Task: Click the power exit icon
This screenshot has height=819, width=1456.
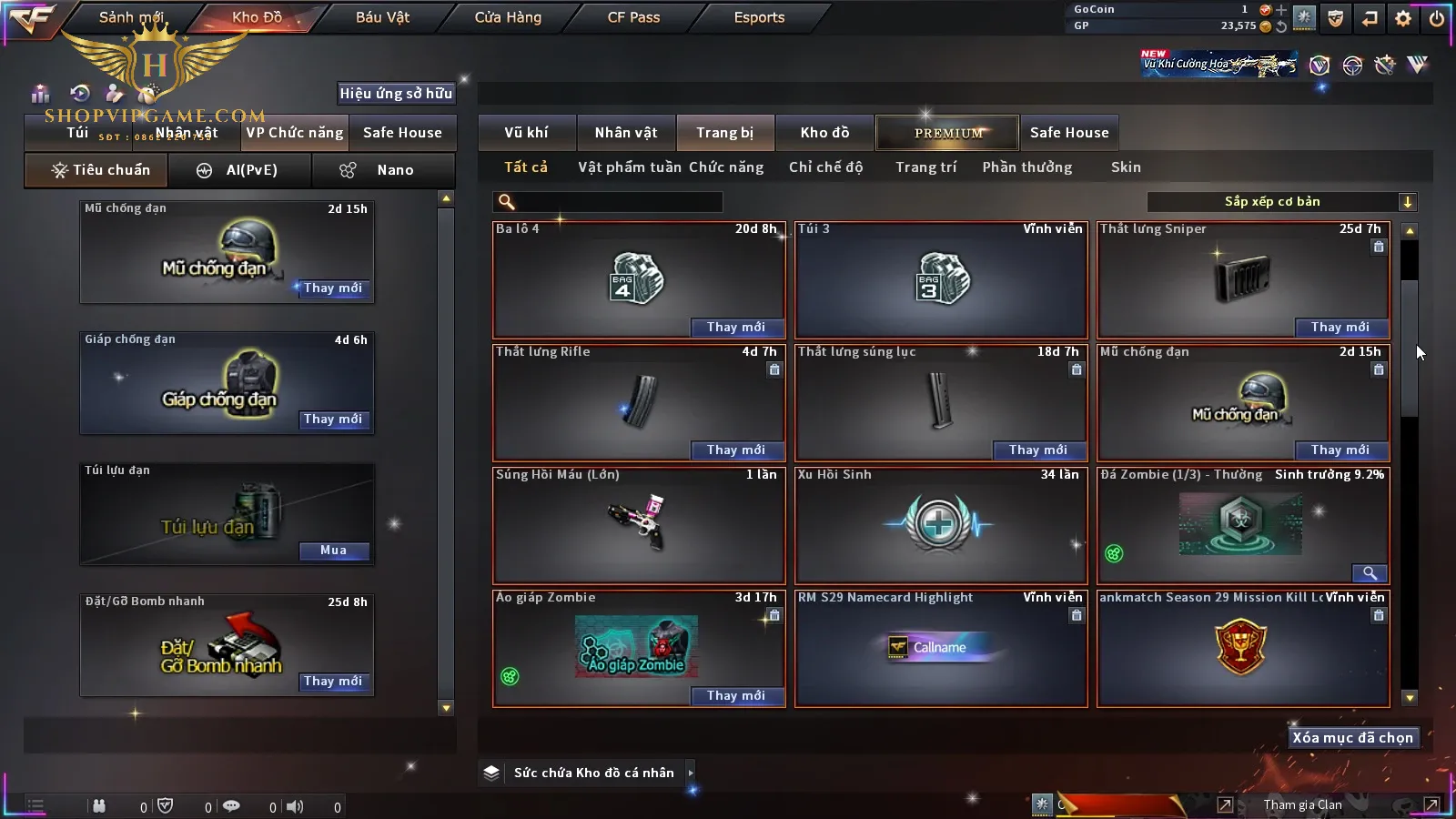Action: point(1437,17)
